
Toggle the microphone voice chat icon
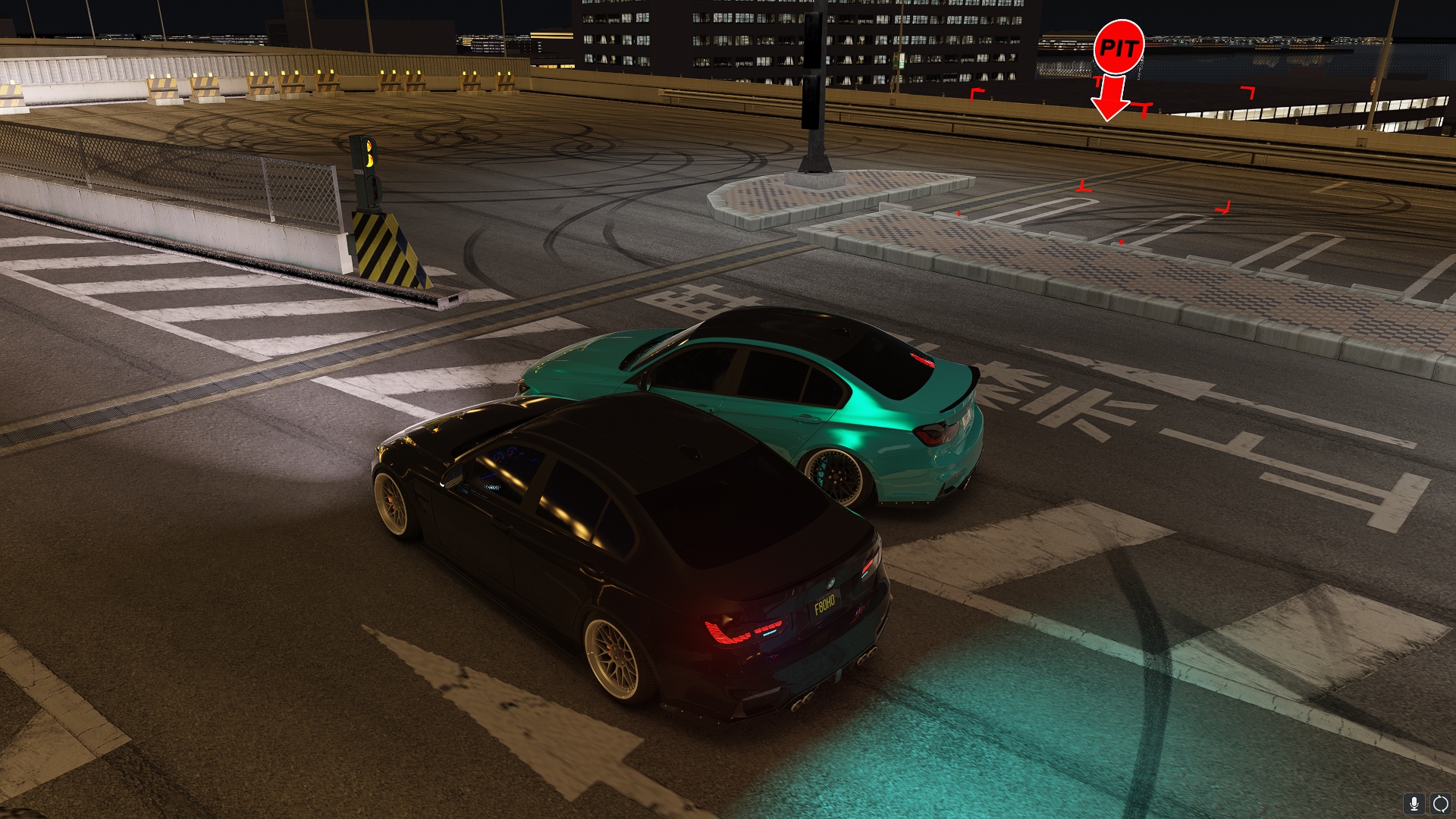pyautogui.click(x=1414, y=803)
